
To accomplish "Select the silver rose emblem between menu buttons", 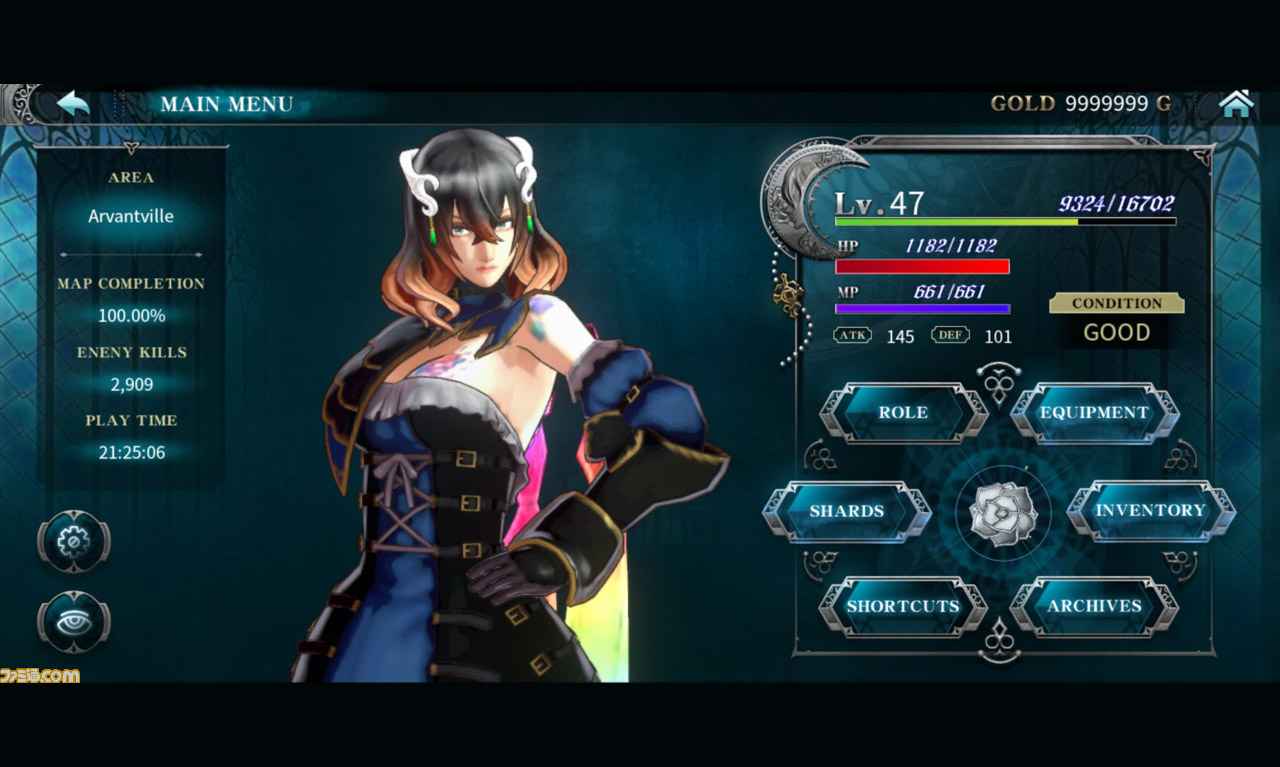I will coord(1003,513).
